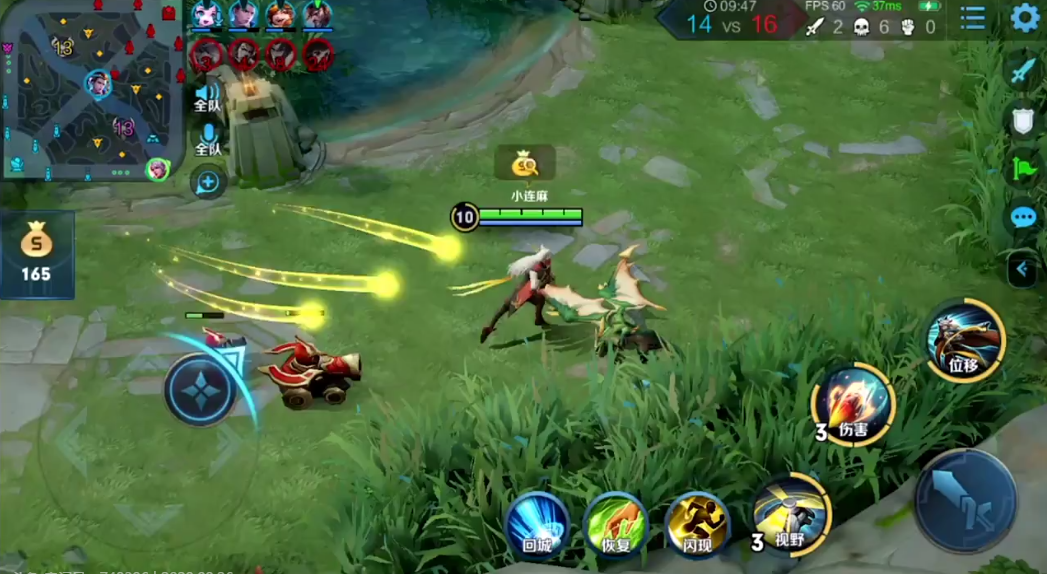Activate the 位移 skill
Screen dimensions: 1047x574
pyautogui.click(x=964, y=340)
